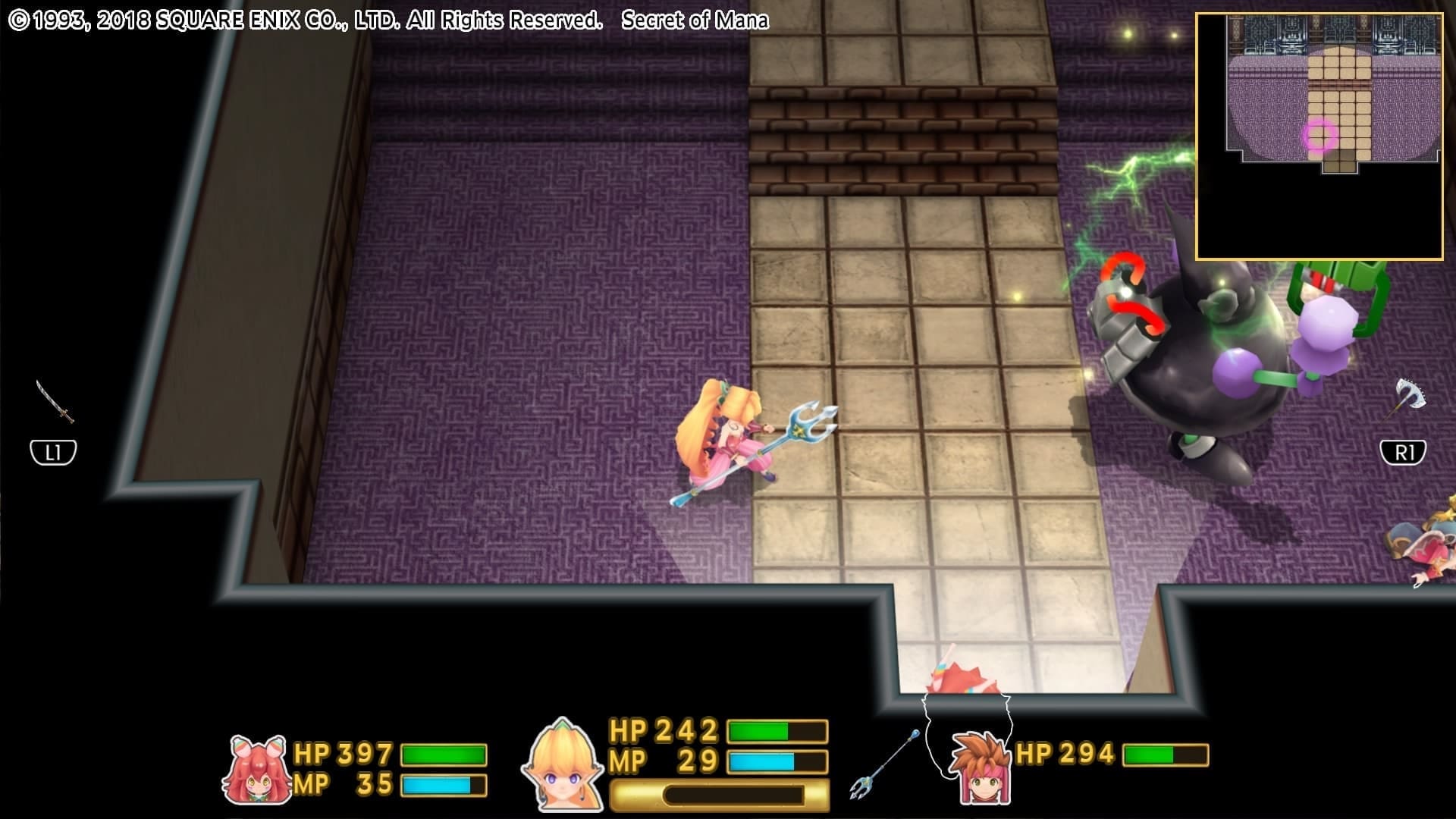Select the sword weapon icon
The height and width of the screenshot is (819, 1456).
coord(55,402)
